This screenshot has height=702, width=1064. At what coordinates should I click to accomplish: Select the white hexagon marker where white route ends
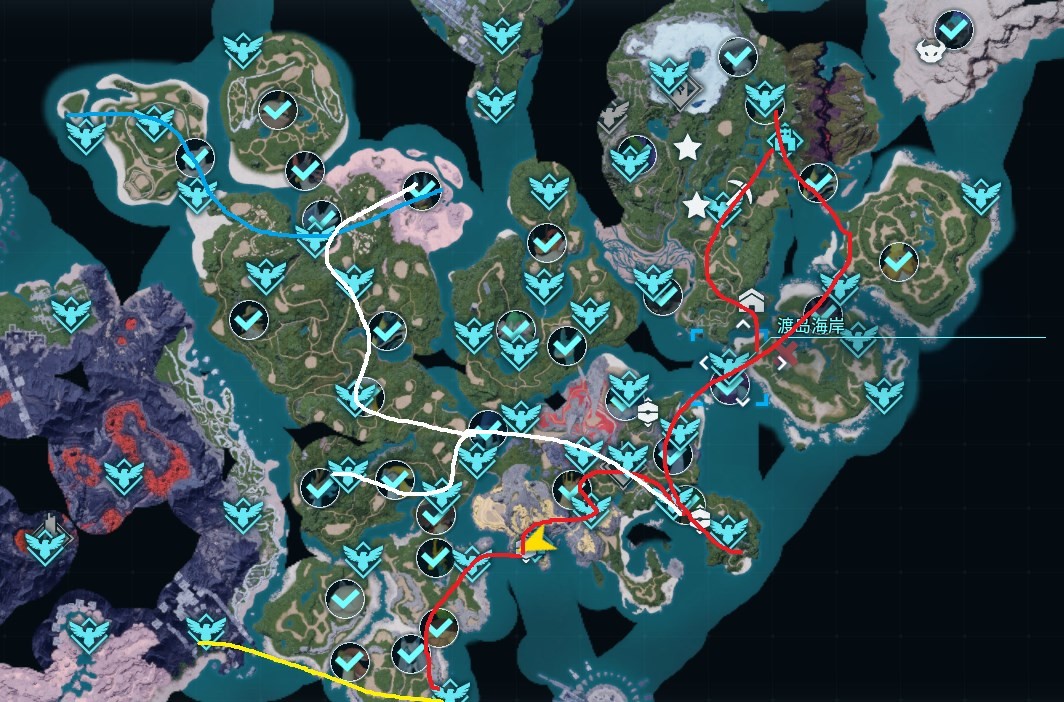tap(700, 517)
